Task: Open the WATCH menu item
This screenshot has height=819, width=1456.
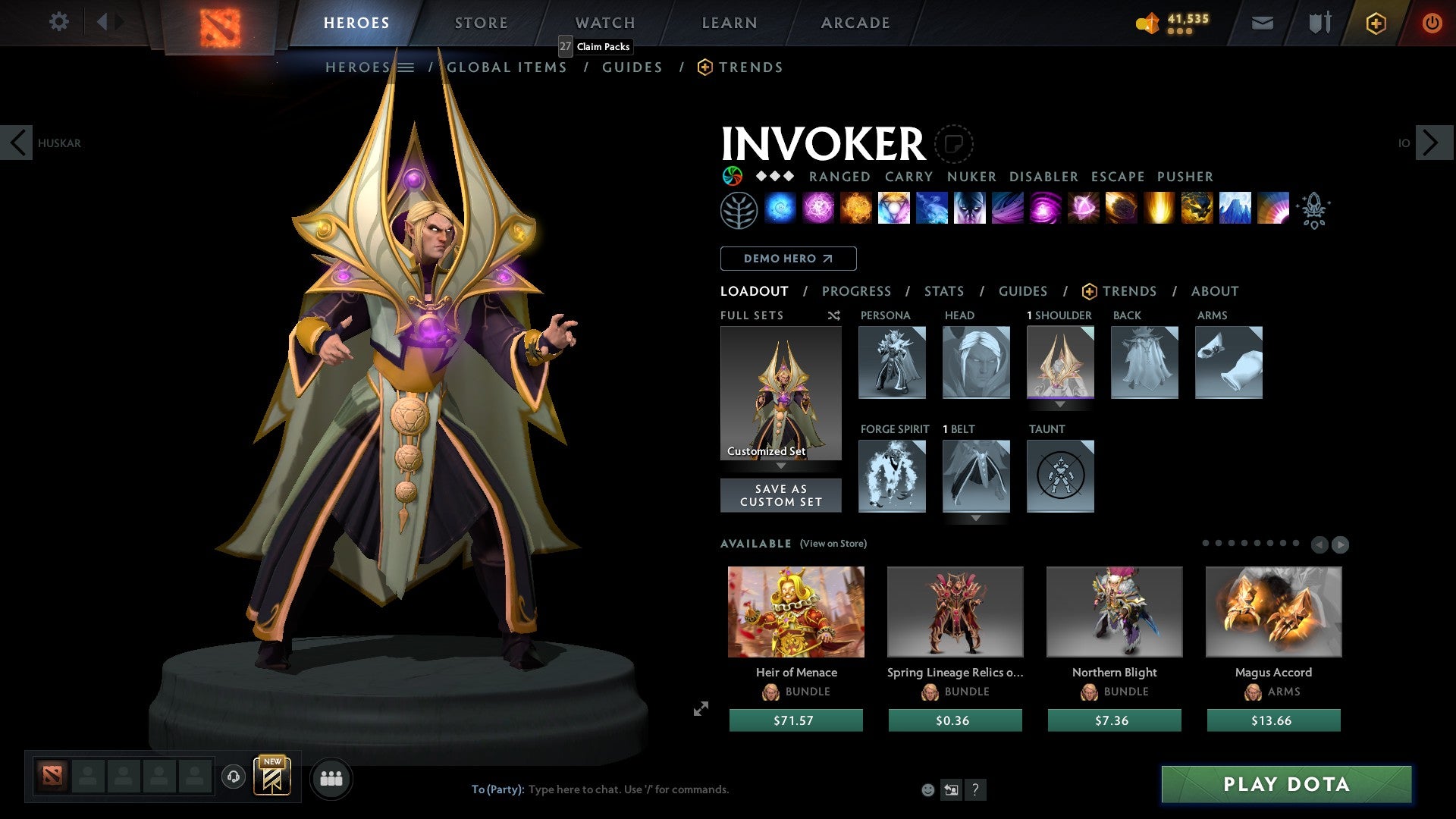Action: (604, 22)
